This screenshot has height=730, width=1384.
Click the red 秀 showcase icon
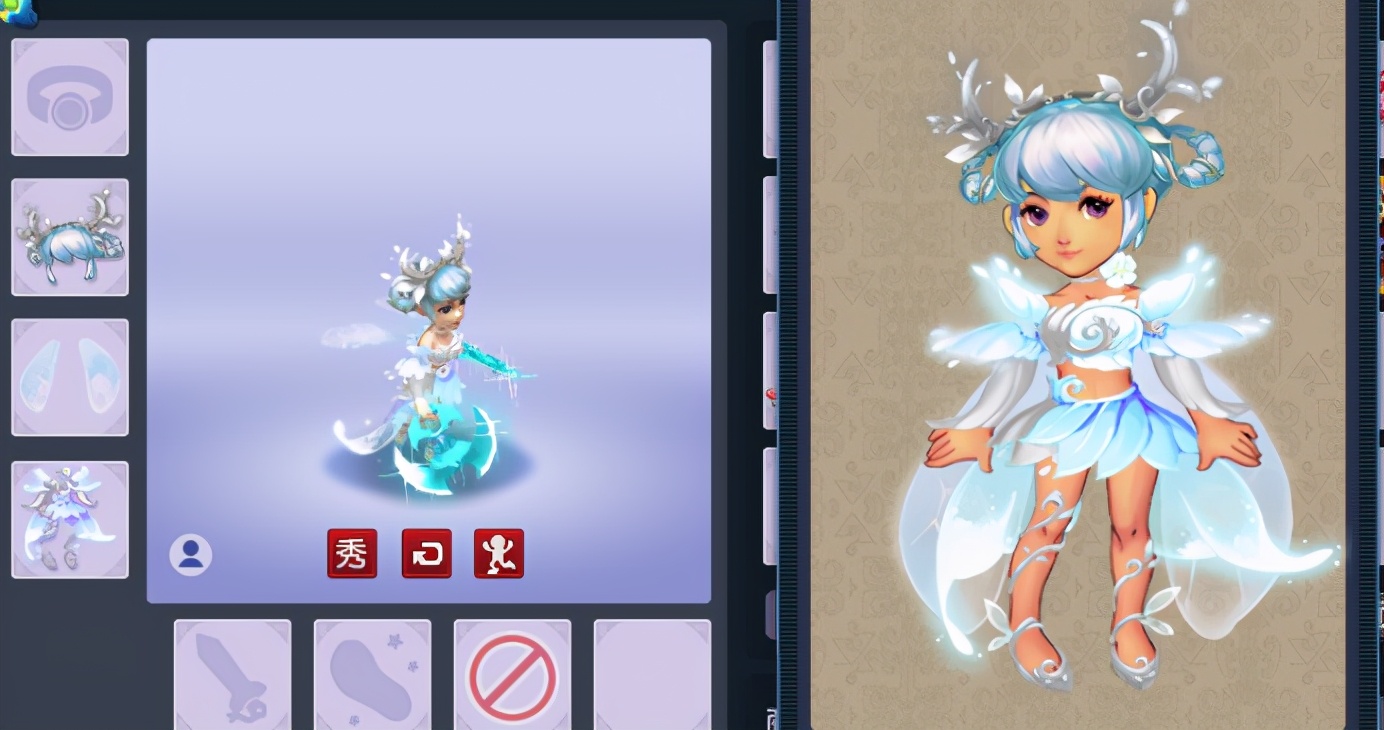click(x=352, y=553)
